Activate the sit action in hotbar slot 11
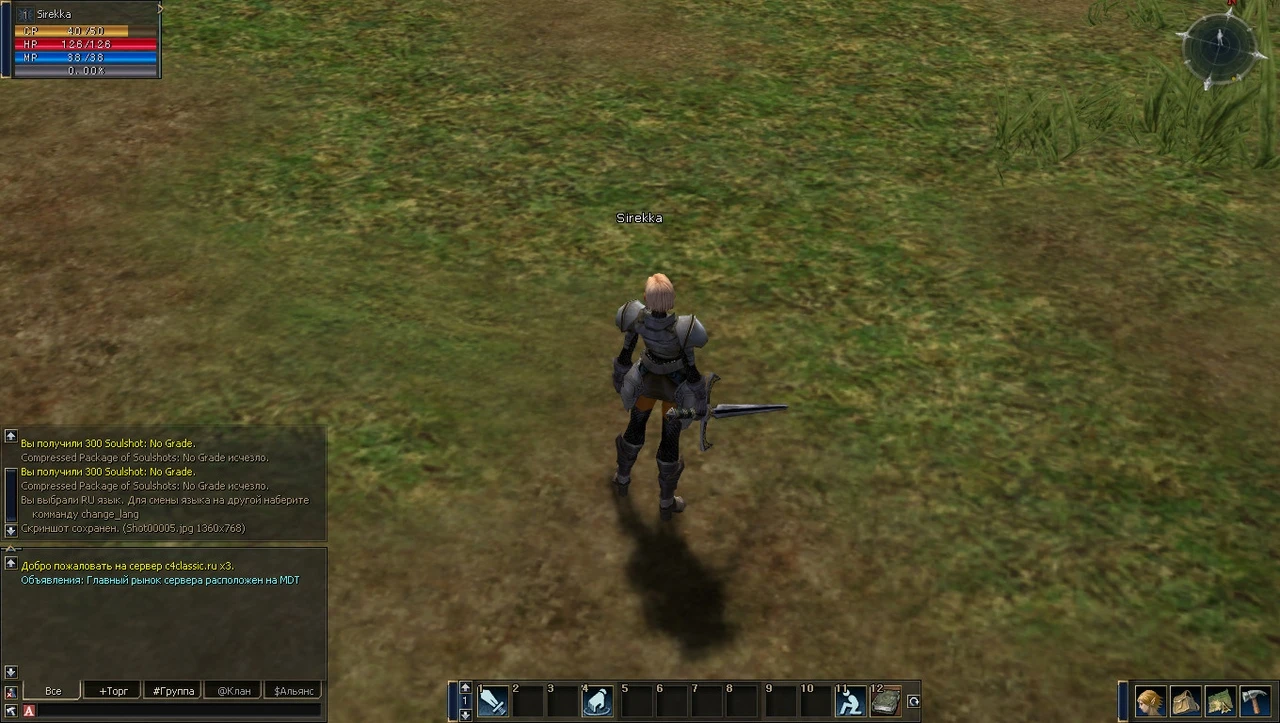 point(848,701)
